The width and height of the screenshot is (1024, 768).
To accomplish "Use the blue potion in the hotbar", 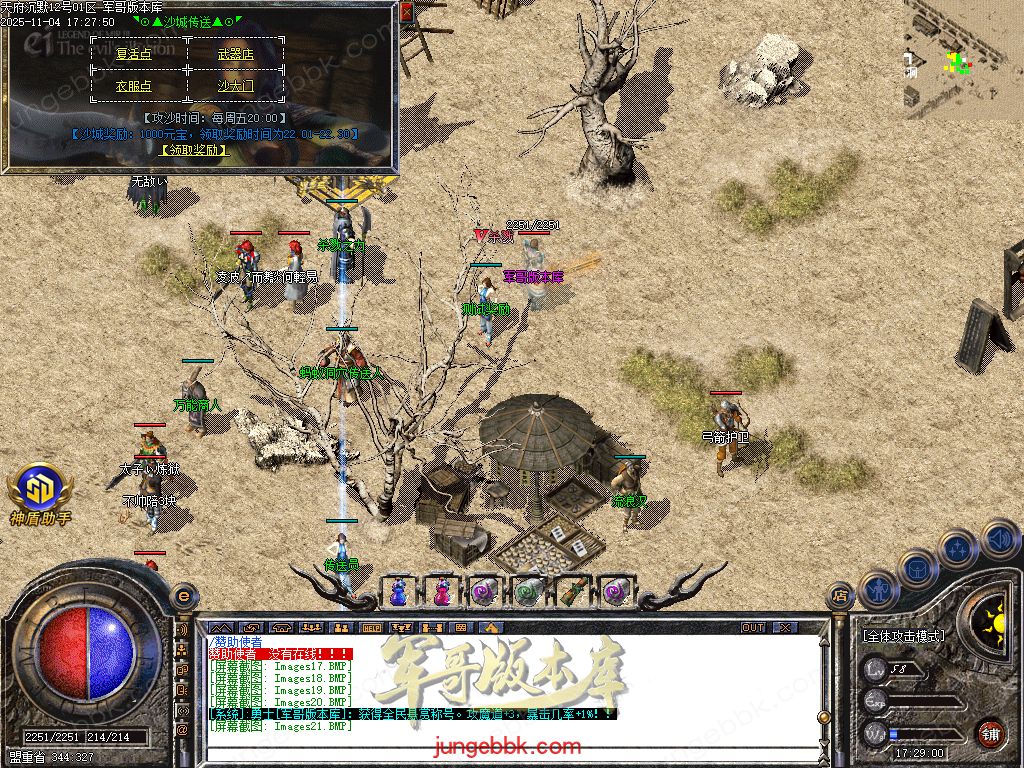I will [x=398, y=592].
